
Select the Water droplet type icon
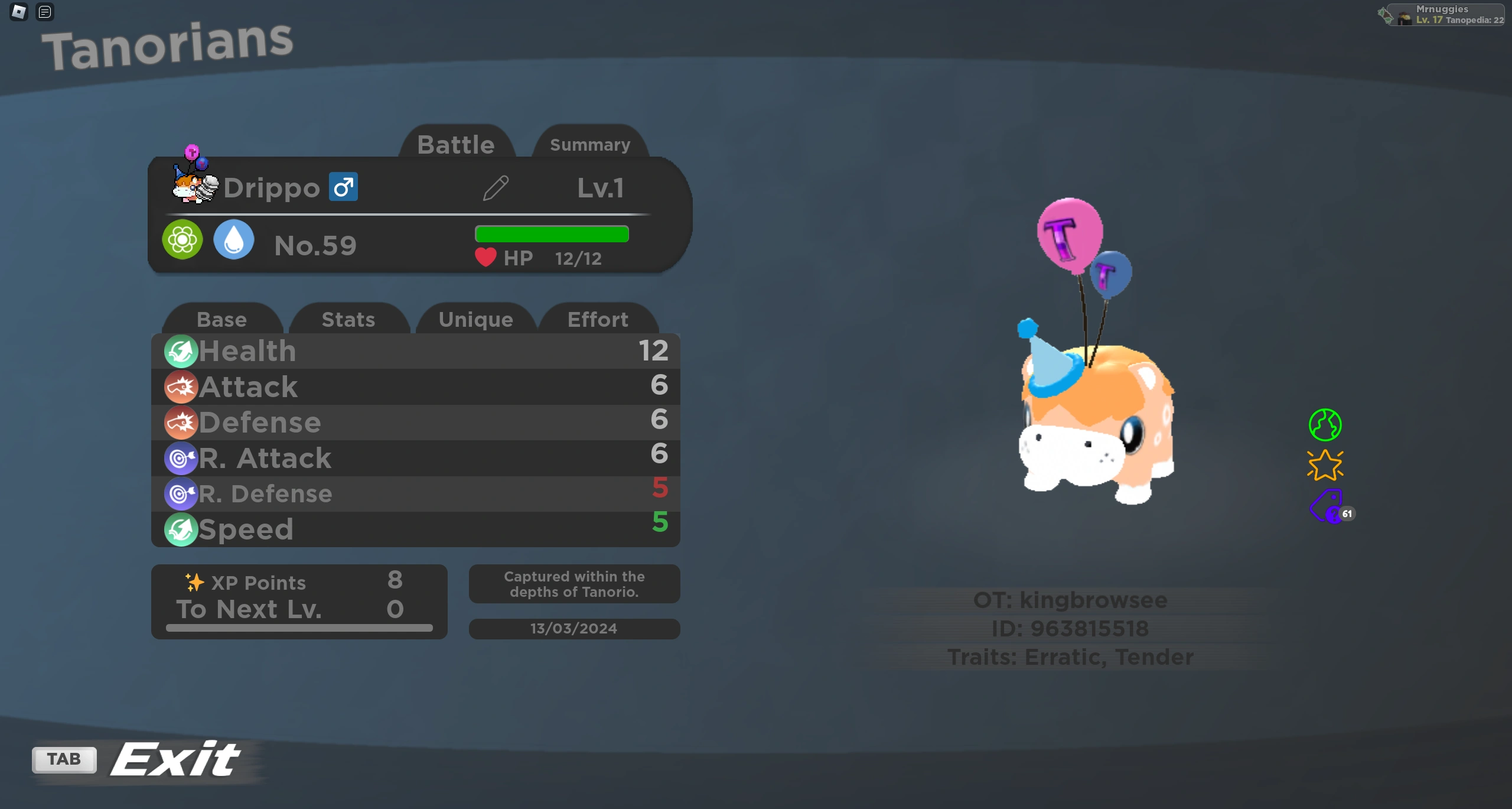[x=233, y=239]
